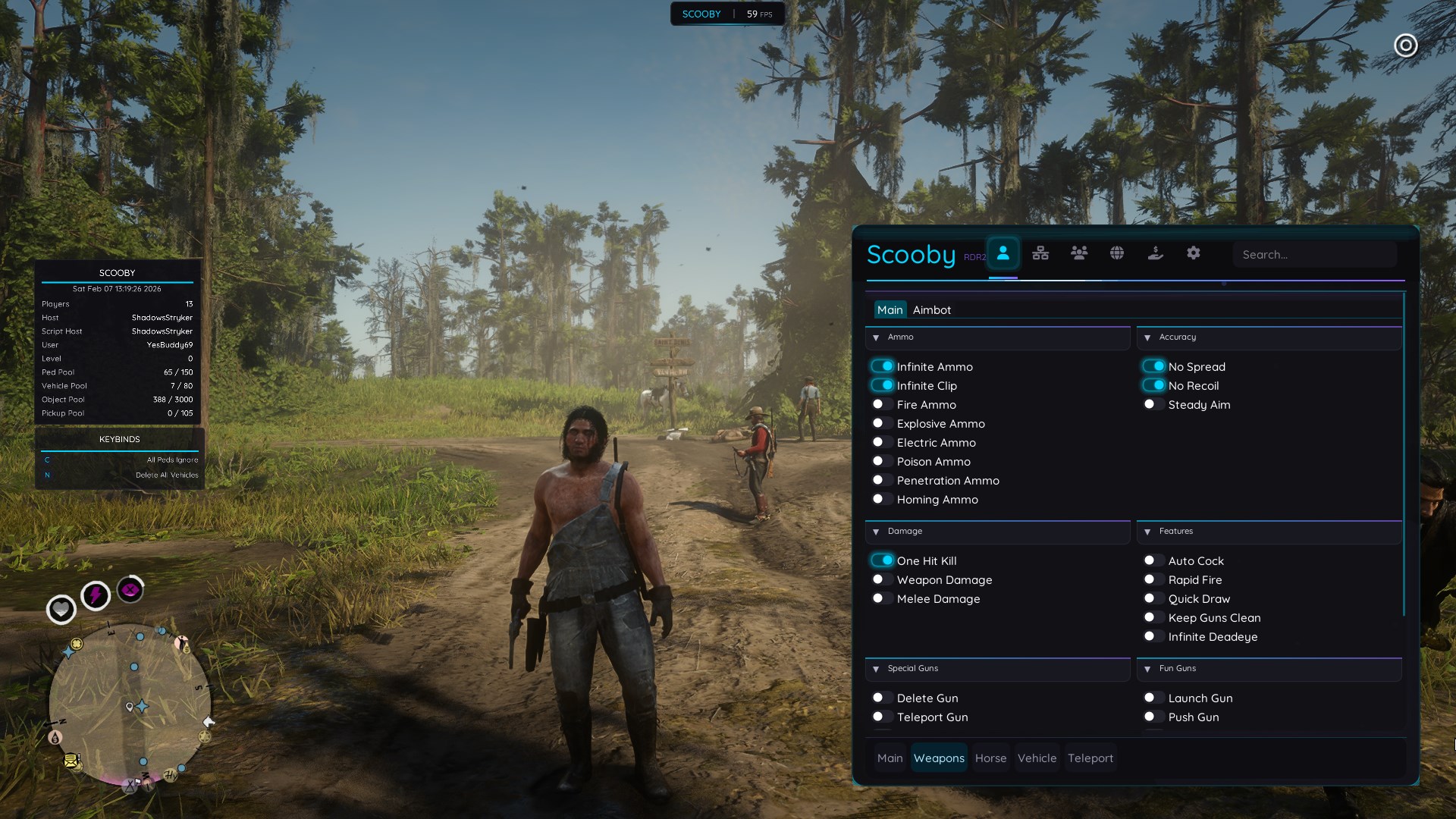Open menu Settings via the gear icon
The width and height of the screenshot is (1456, 819).
(x=1194, y=253)
